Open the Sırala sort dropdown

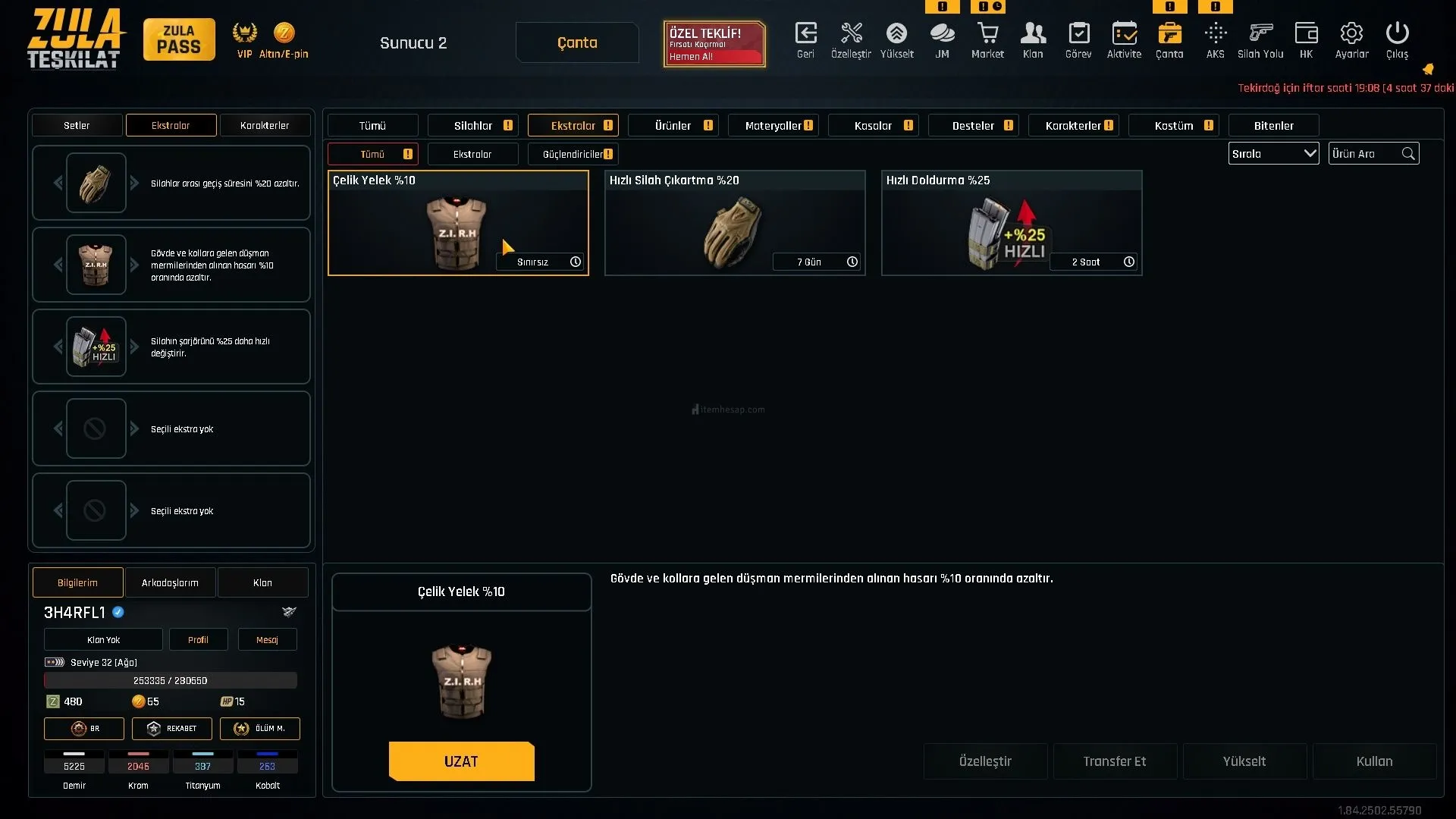pyautogui.click(x=1273, y=154)
